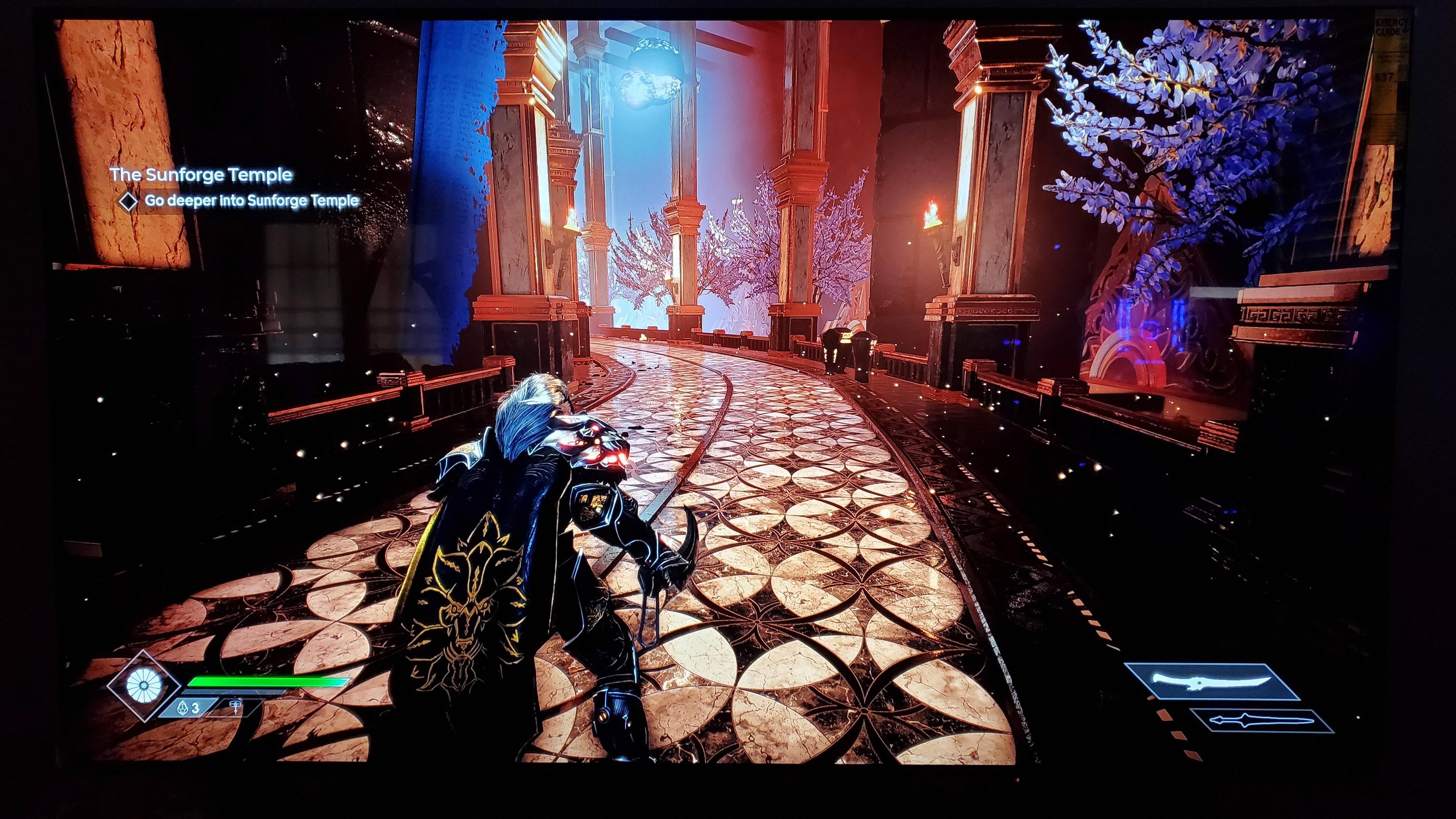Use the life stone healing slot
This screenshot has height=819, width=1456.
187,708
